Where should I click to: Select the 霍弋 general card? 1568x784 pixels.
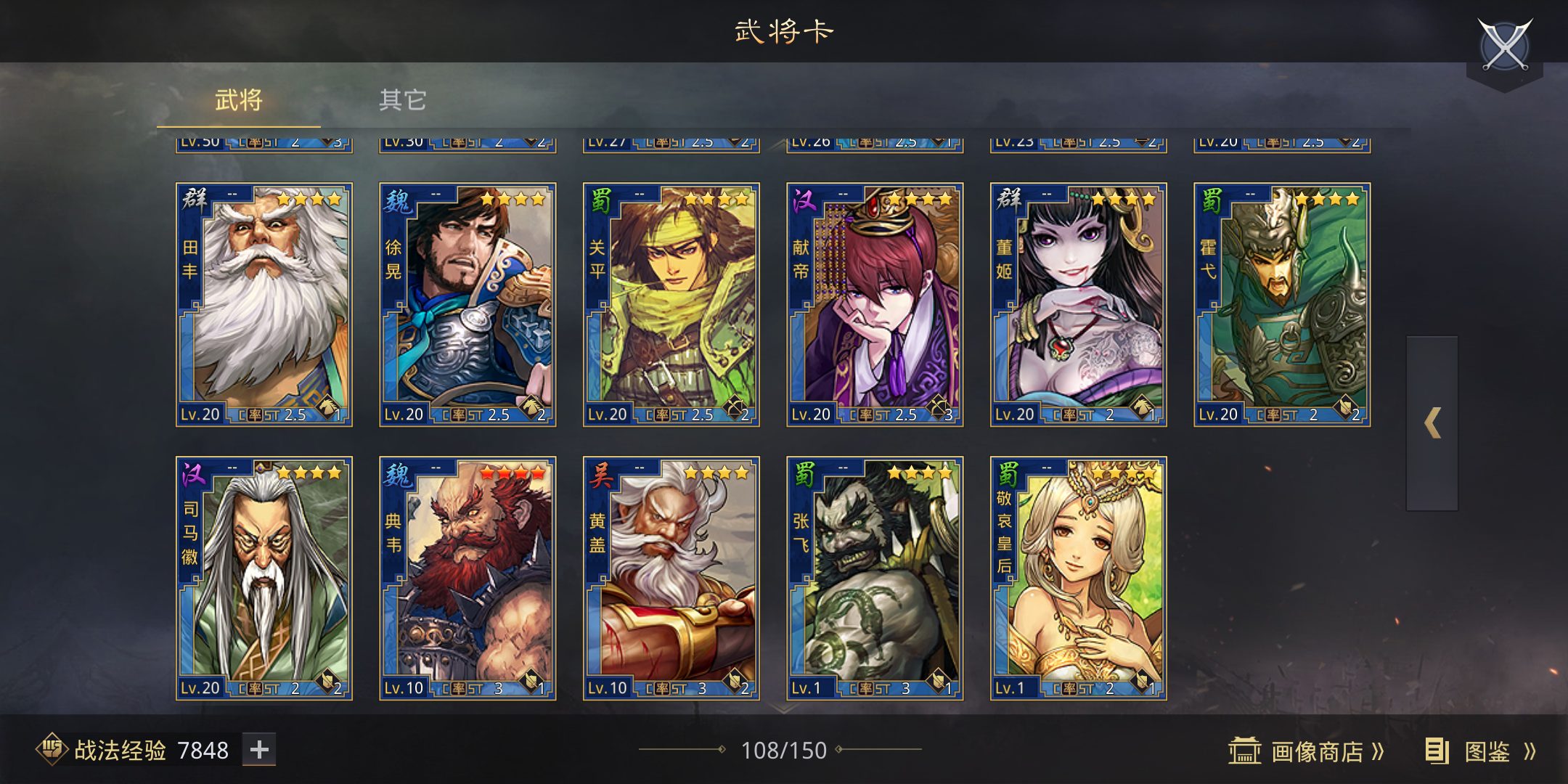(x=1282, y=304)
